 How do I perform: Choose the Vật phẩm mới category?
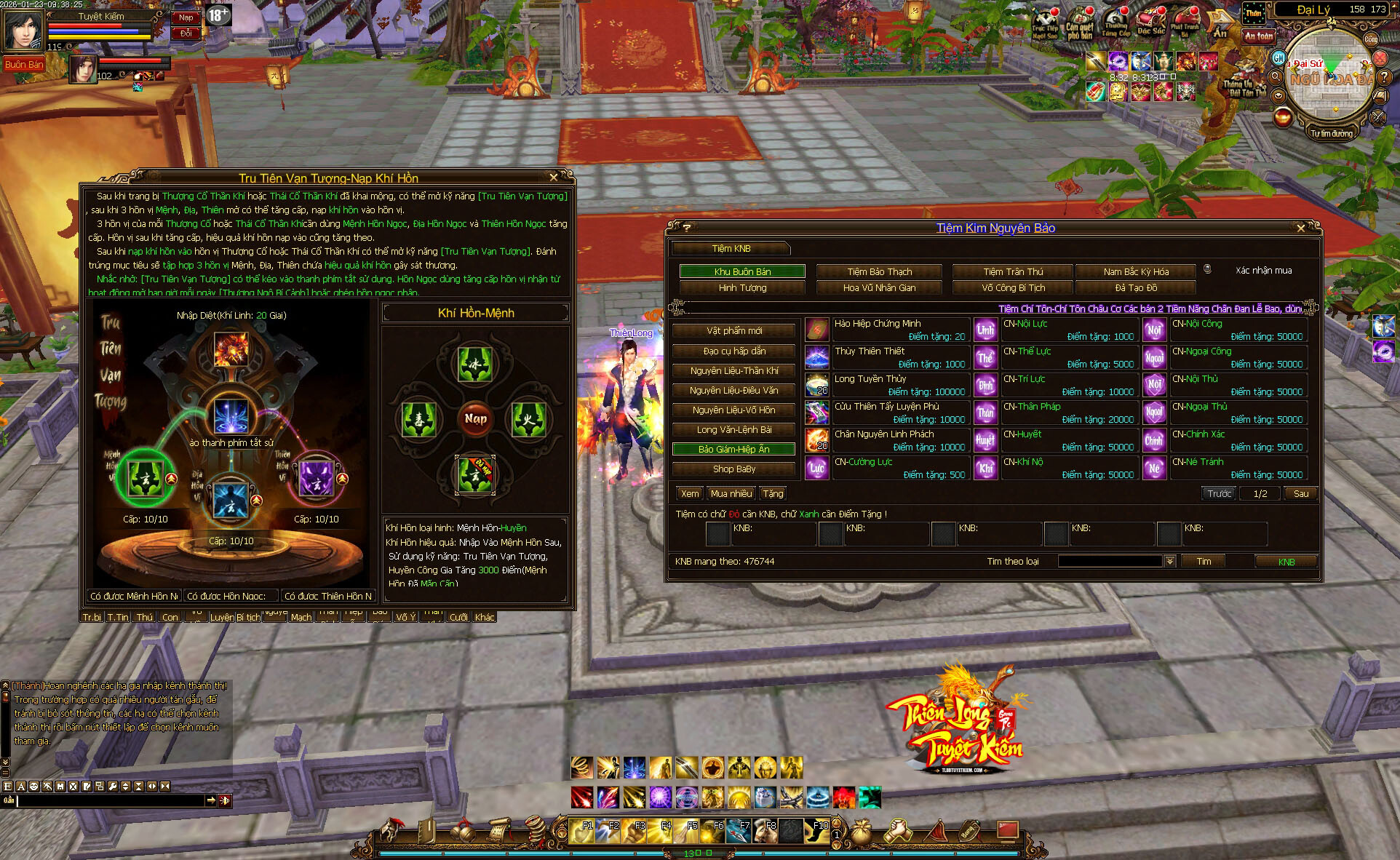pyautogui.click(x=734, y=331)
